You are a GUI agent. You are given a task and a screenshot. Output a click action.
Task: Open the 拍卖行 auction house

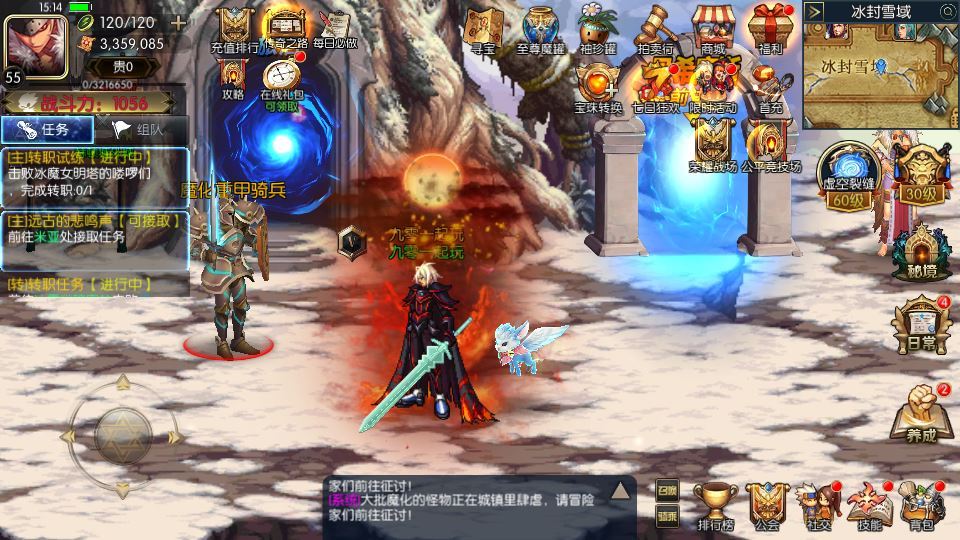coord(654,28)
